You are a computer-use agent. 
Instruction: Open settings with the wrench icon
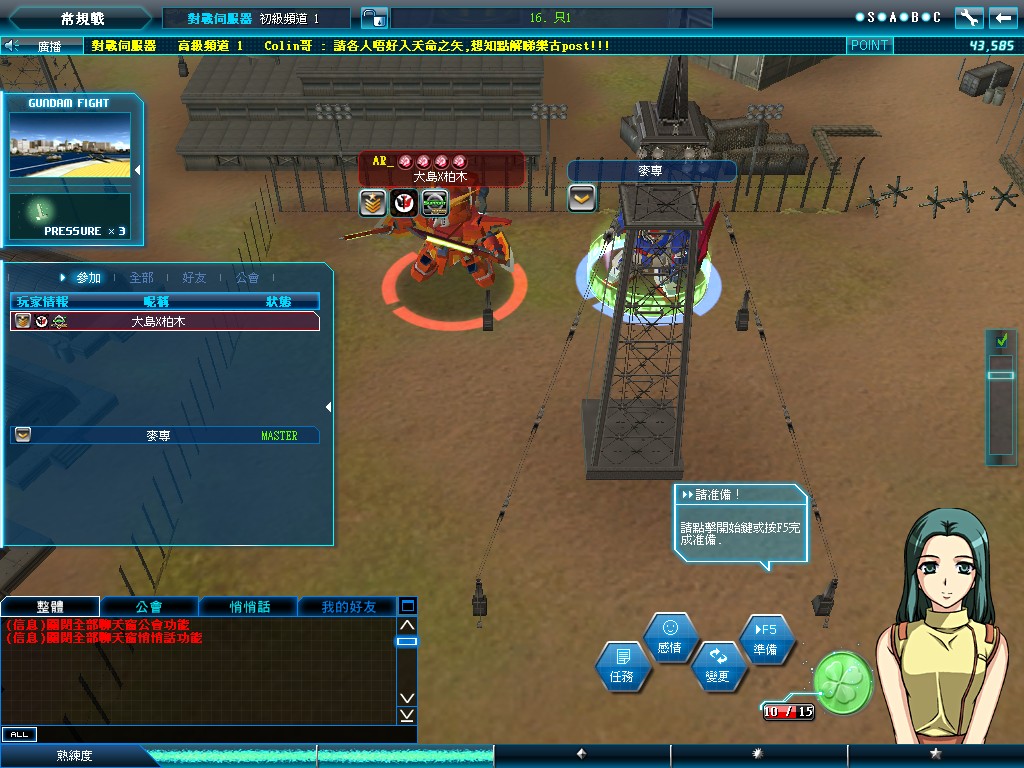tap(968, 18)
